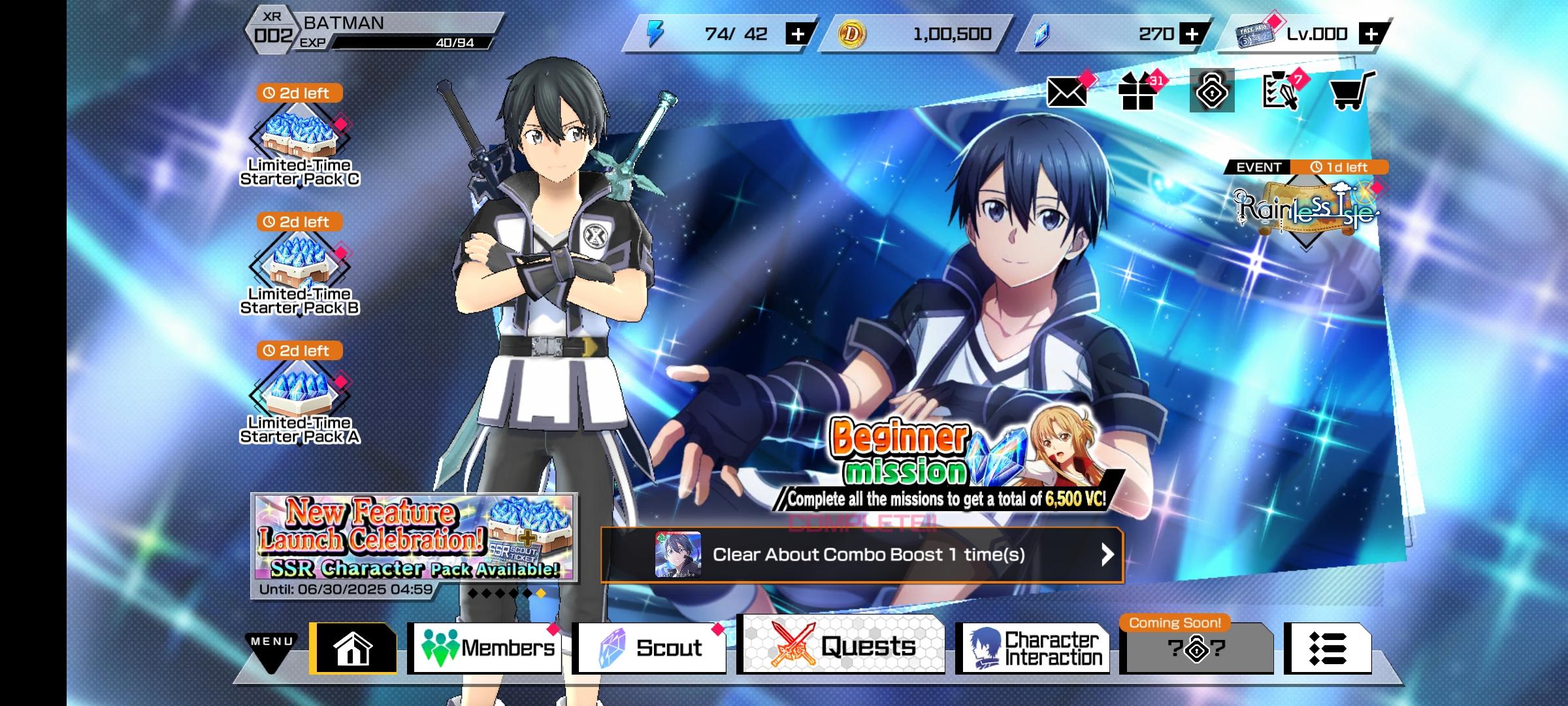This screenshot has width=1568, height=706.
Task: Go to the Home screen
Action: tap(353, 648)
